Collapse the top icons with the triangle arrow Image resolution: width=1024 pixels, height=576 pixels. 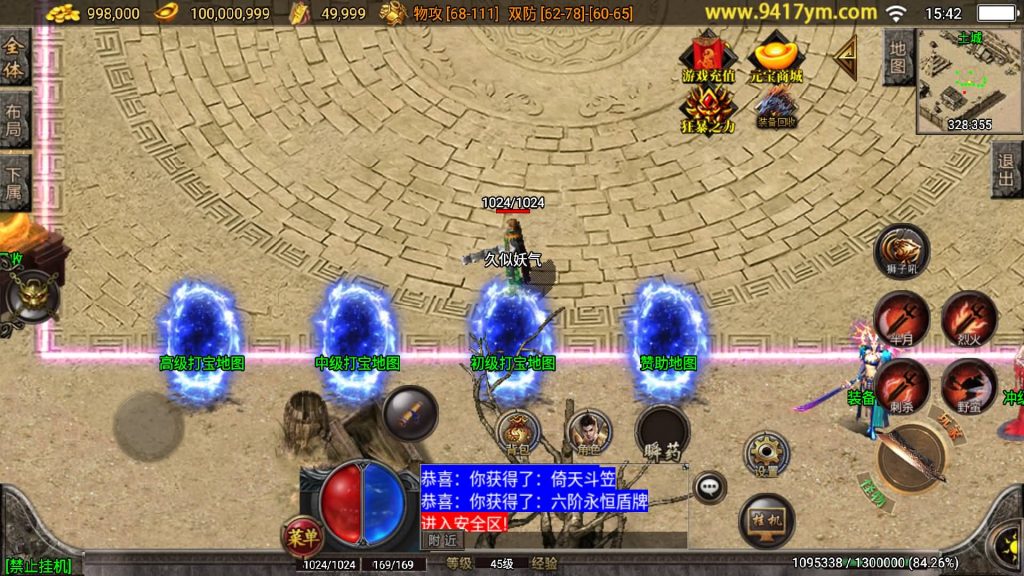point(847,58)
